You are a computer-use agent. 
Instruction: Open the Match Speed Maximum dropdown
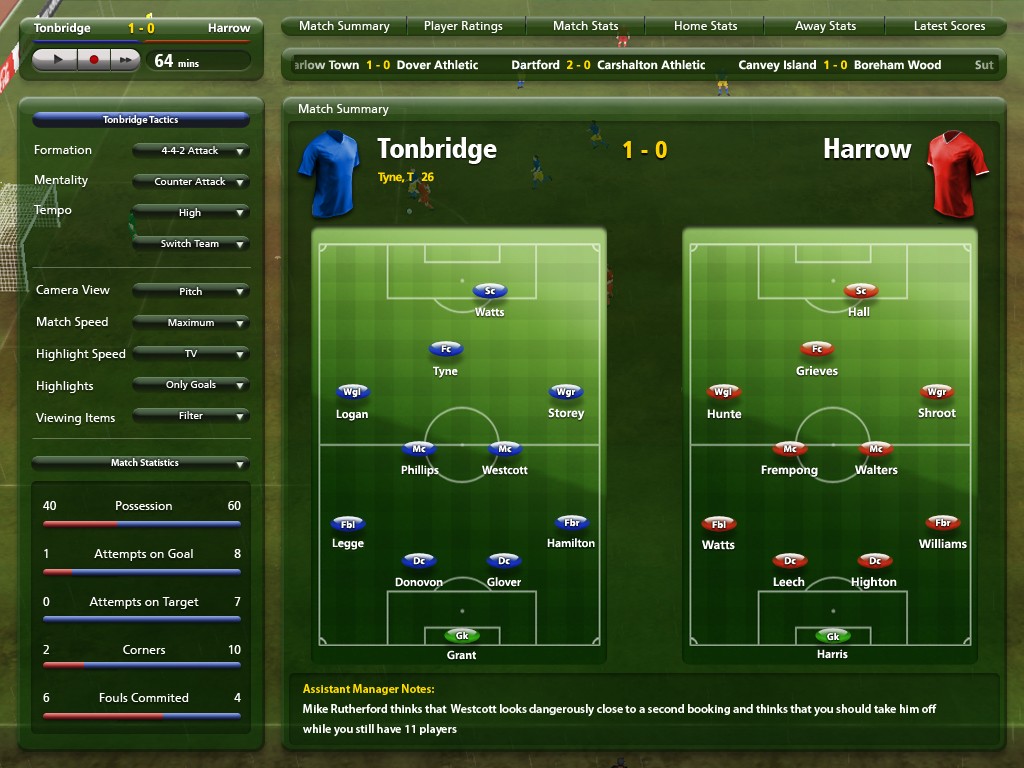[x=190, y=323]
